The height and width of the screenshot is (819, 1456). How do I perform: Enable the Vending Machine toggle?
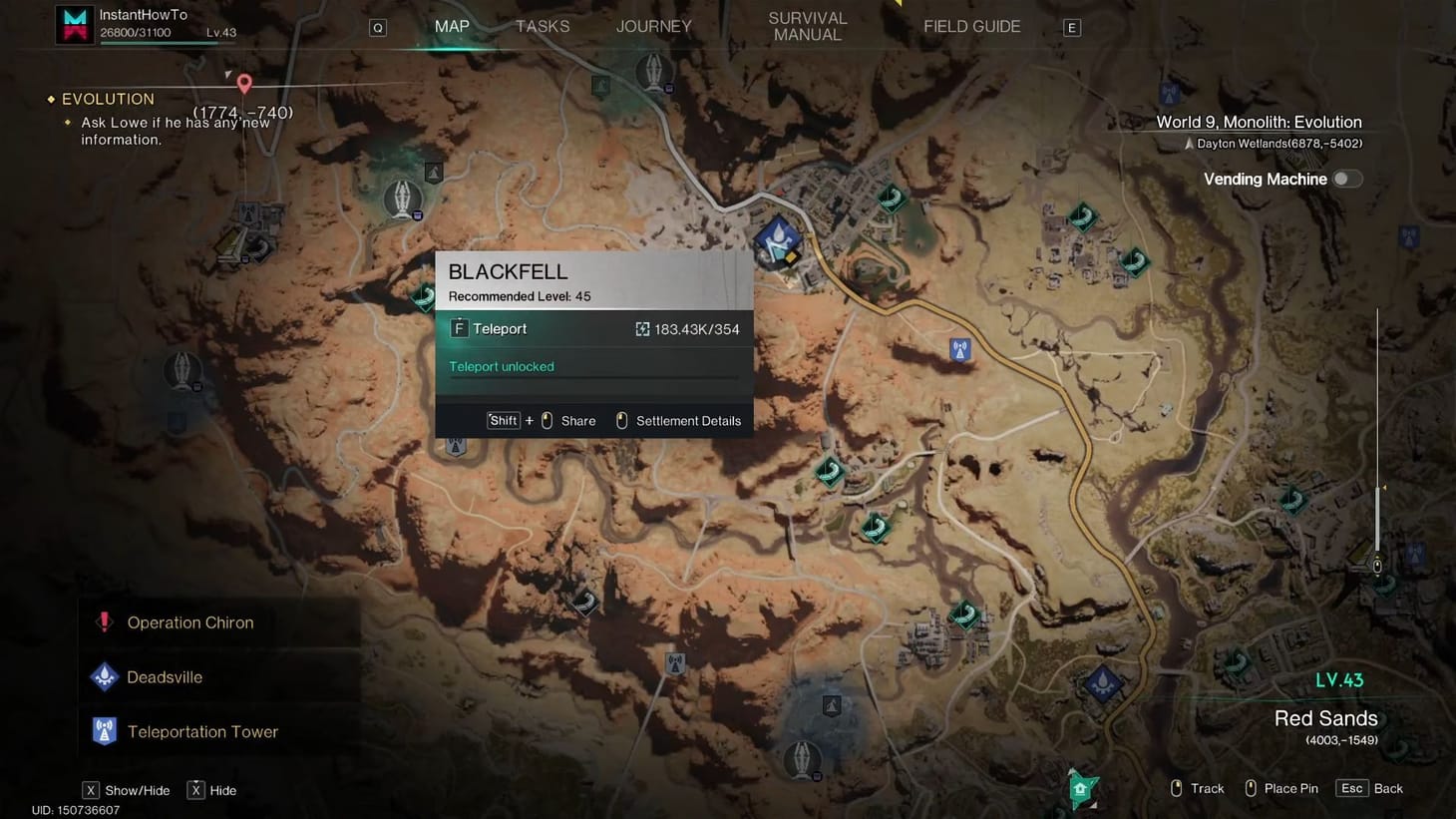tap(1347, 178)
